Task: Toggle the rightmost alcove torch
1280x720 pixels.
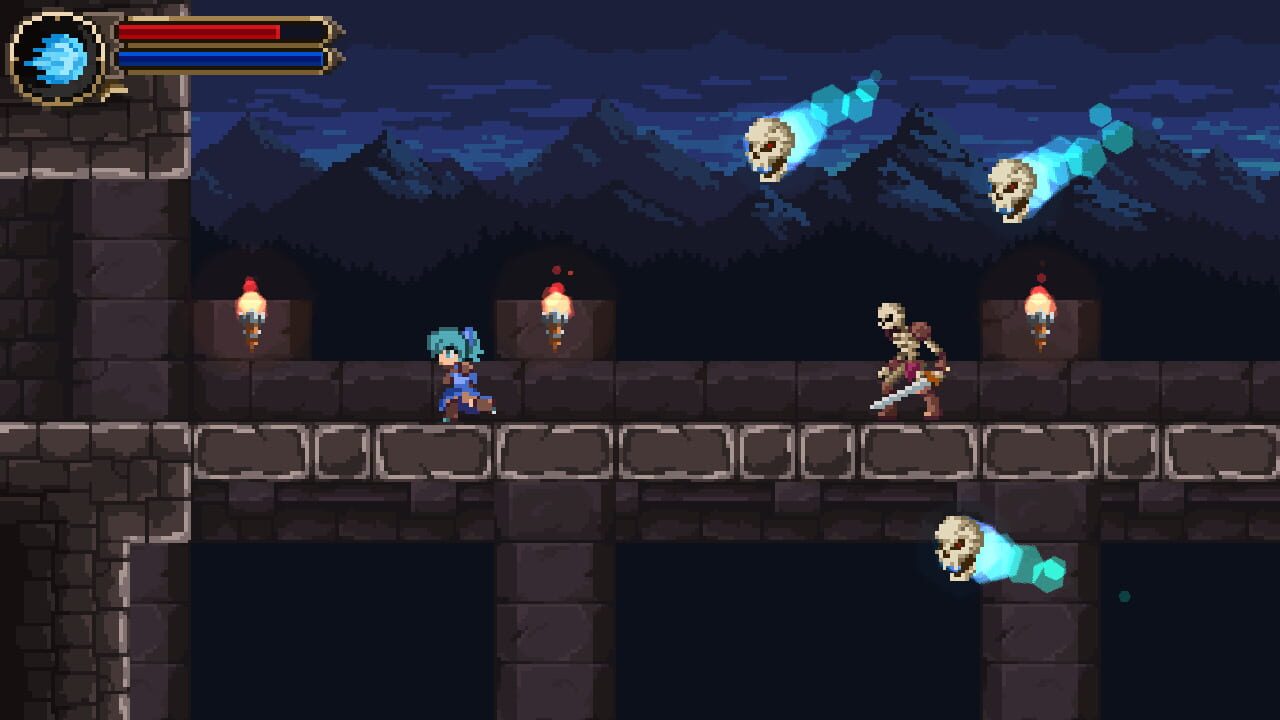Action: [1040, 305]
